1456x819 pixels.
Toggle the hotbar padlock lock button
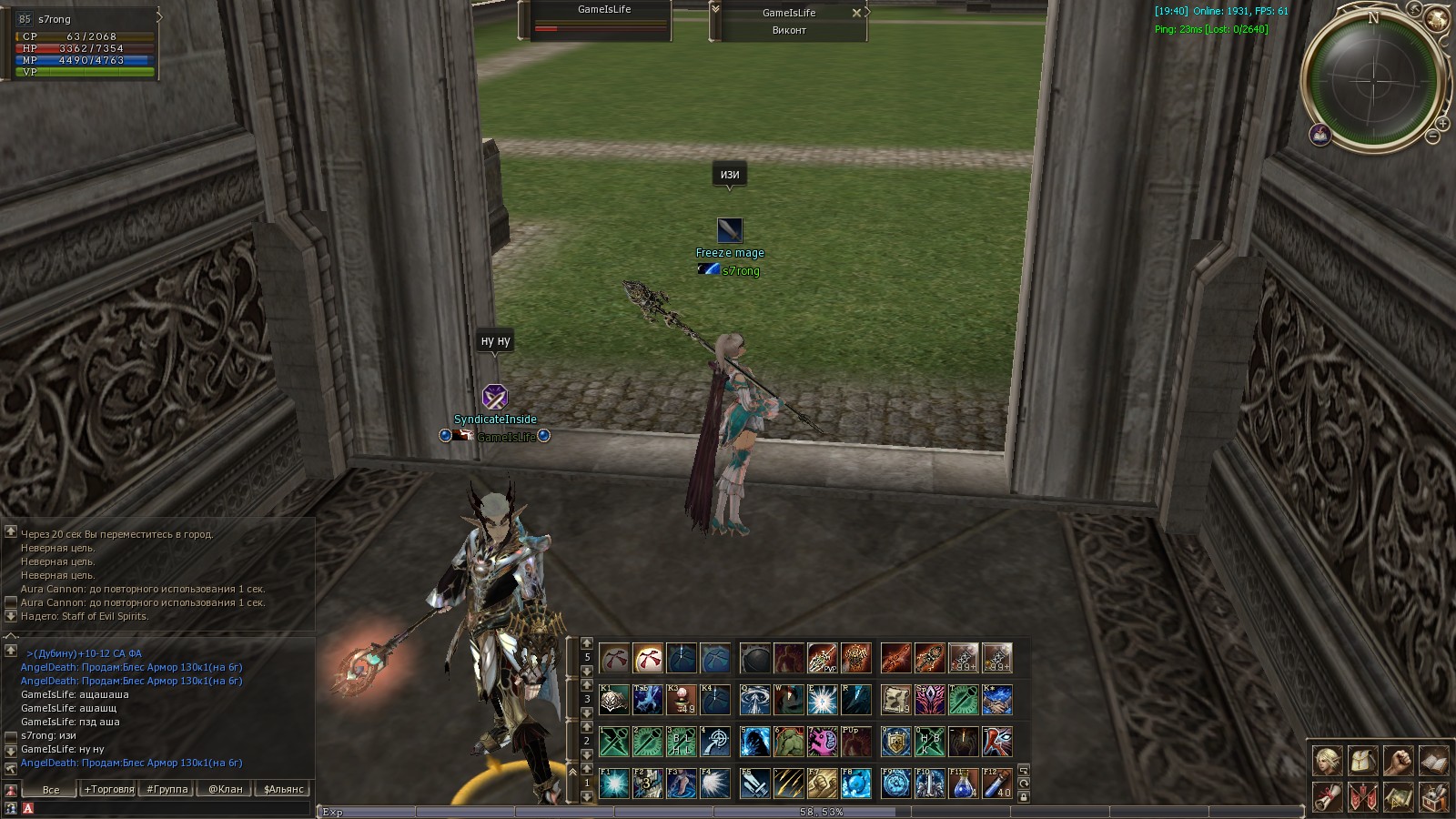[1024, 797]
